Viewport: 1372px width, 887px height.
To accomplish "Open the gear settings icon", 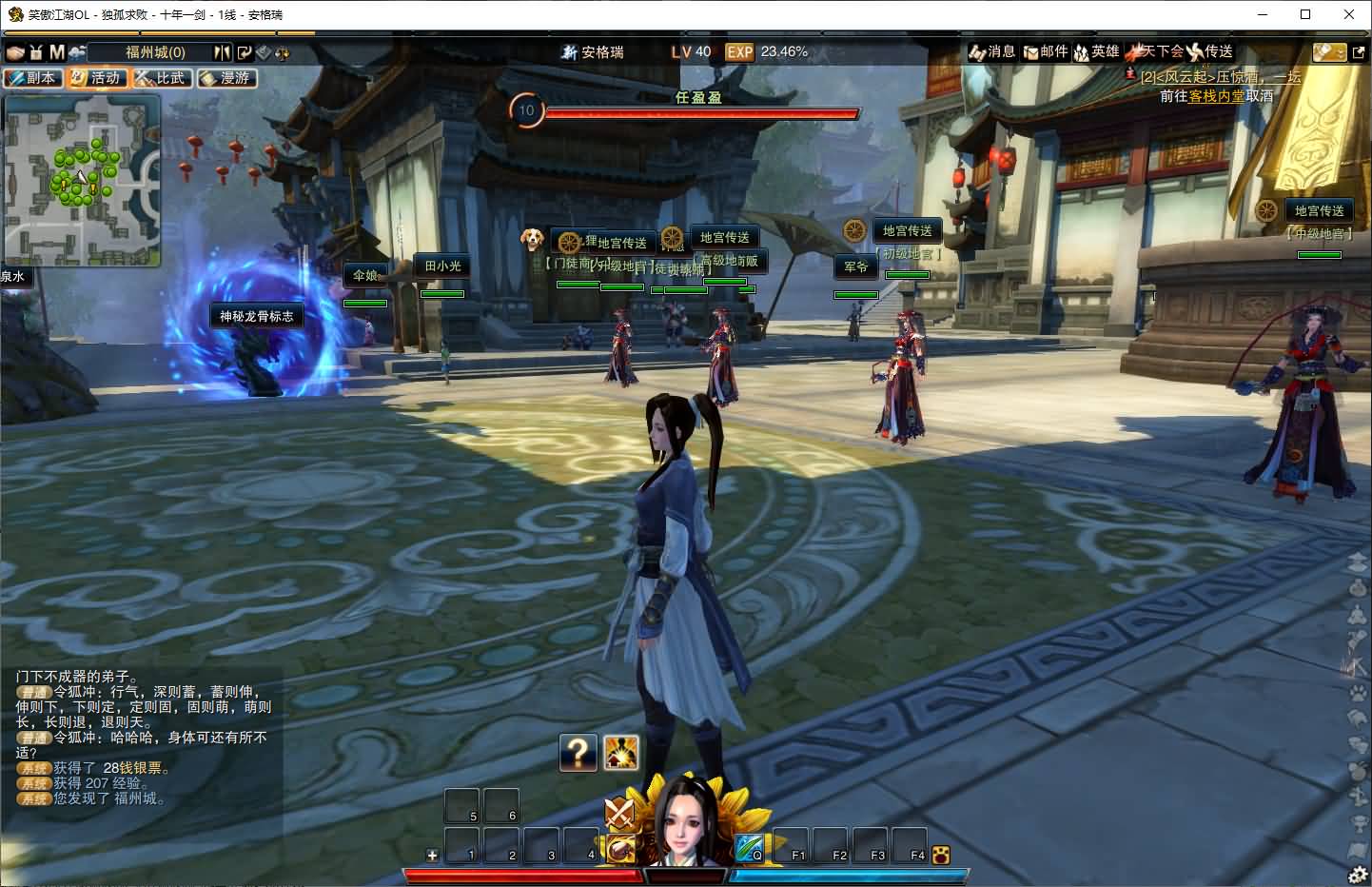I will (x=1358, y=874).
